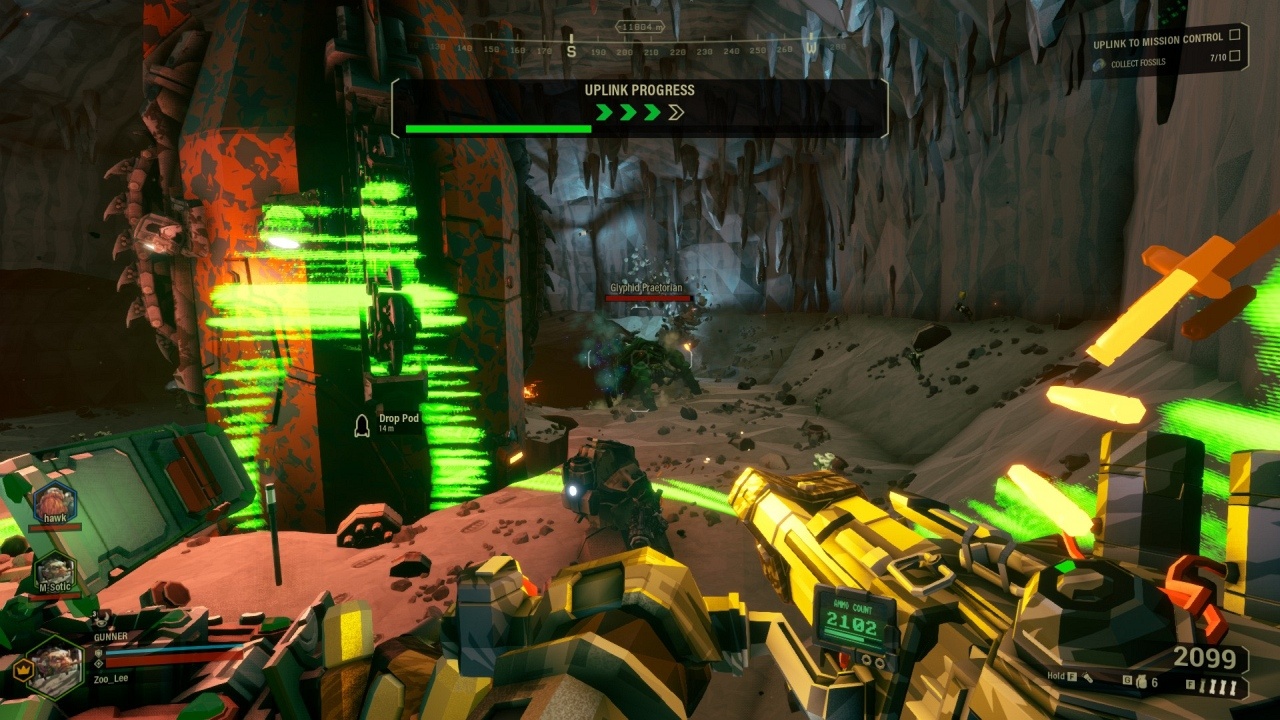This screenshot has width=1280, height=720.
Task: Click M_Sotic's teammate portrait
Action: coord(54,569)
